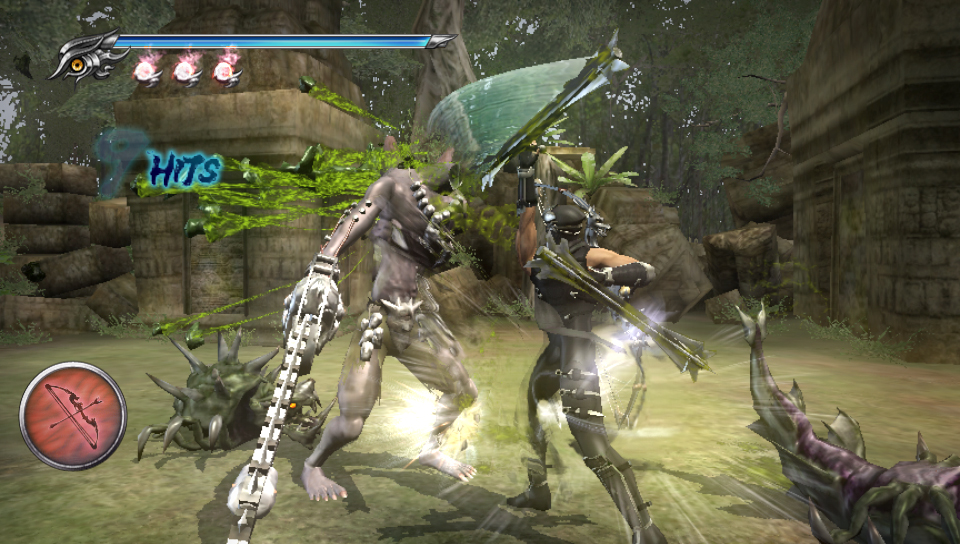960x544 pixels.
Task: Tap the red bow weapon icon
Action: coord(73,415)
